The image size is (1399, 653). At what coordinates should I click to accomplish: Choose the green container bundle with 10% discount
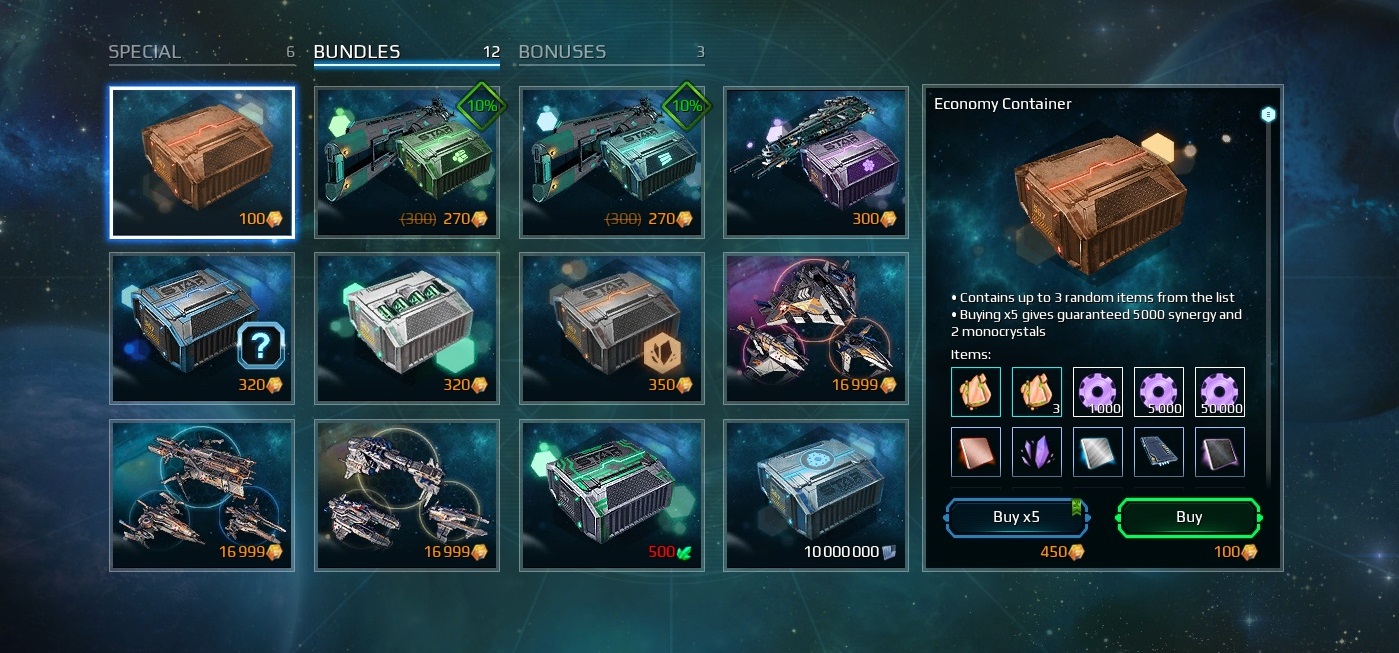pyautogui.click(x=407, y=162)
